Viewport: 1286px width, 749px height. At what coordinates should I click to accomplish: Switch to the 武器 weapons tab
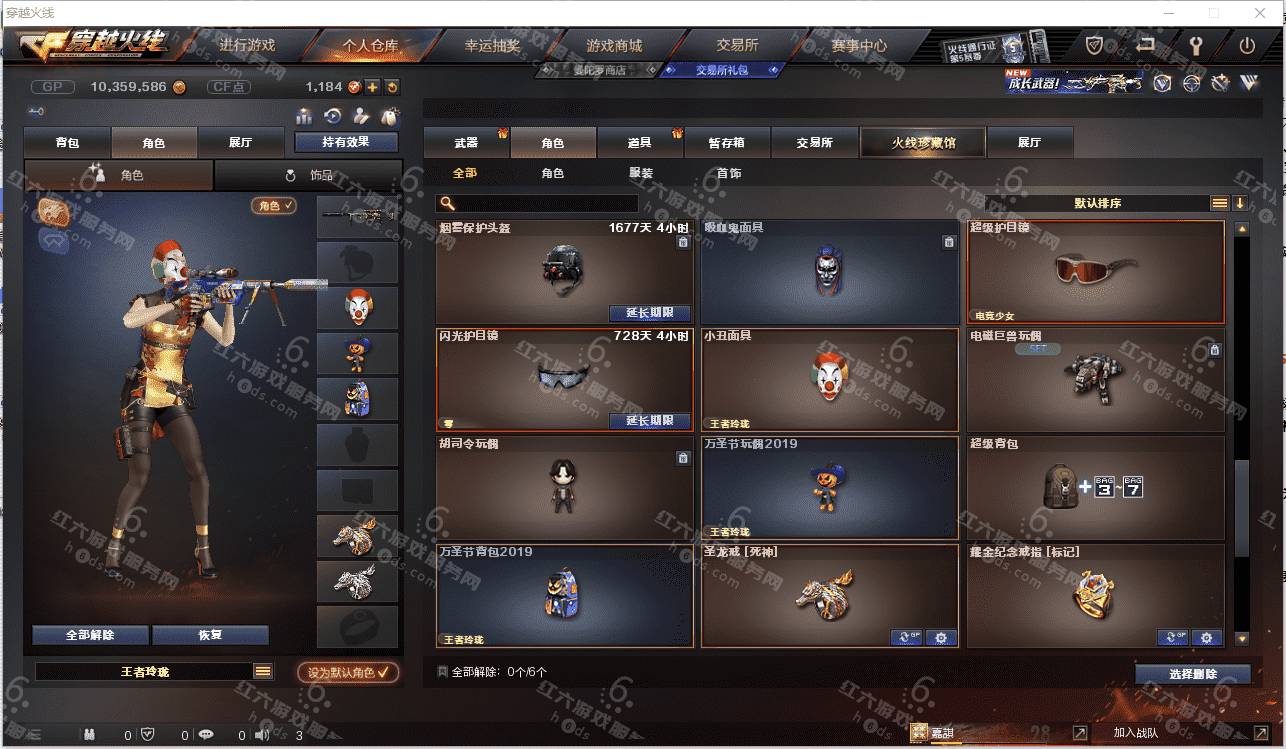coord(466,143)
